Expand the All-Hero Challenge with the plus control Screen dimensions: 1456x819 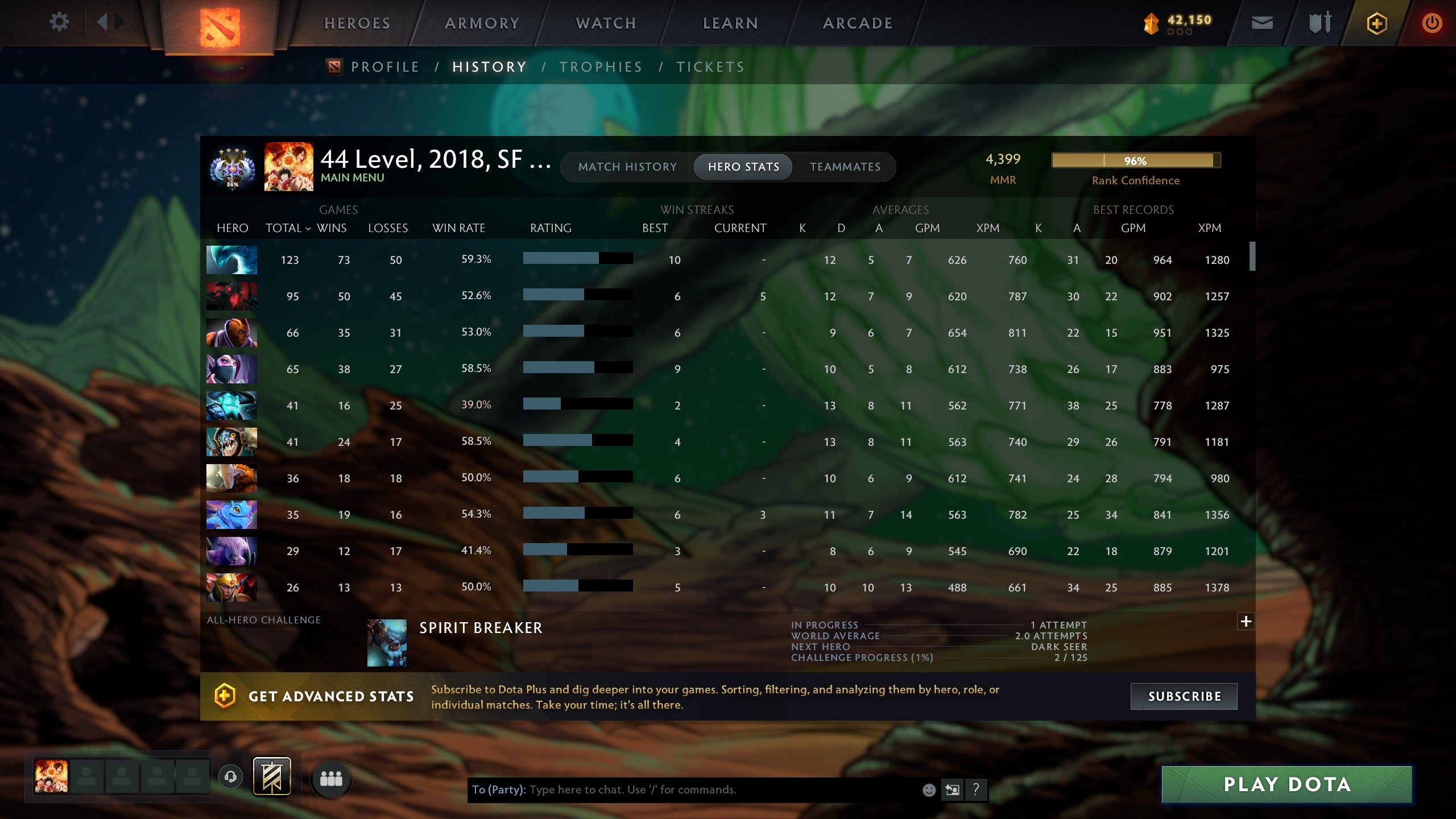(x=1246, y=622)
